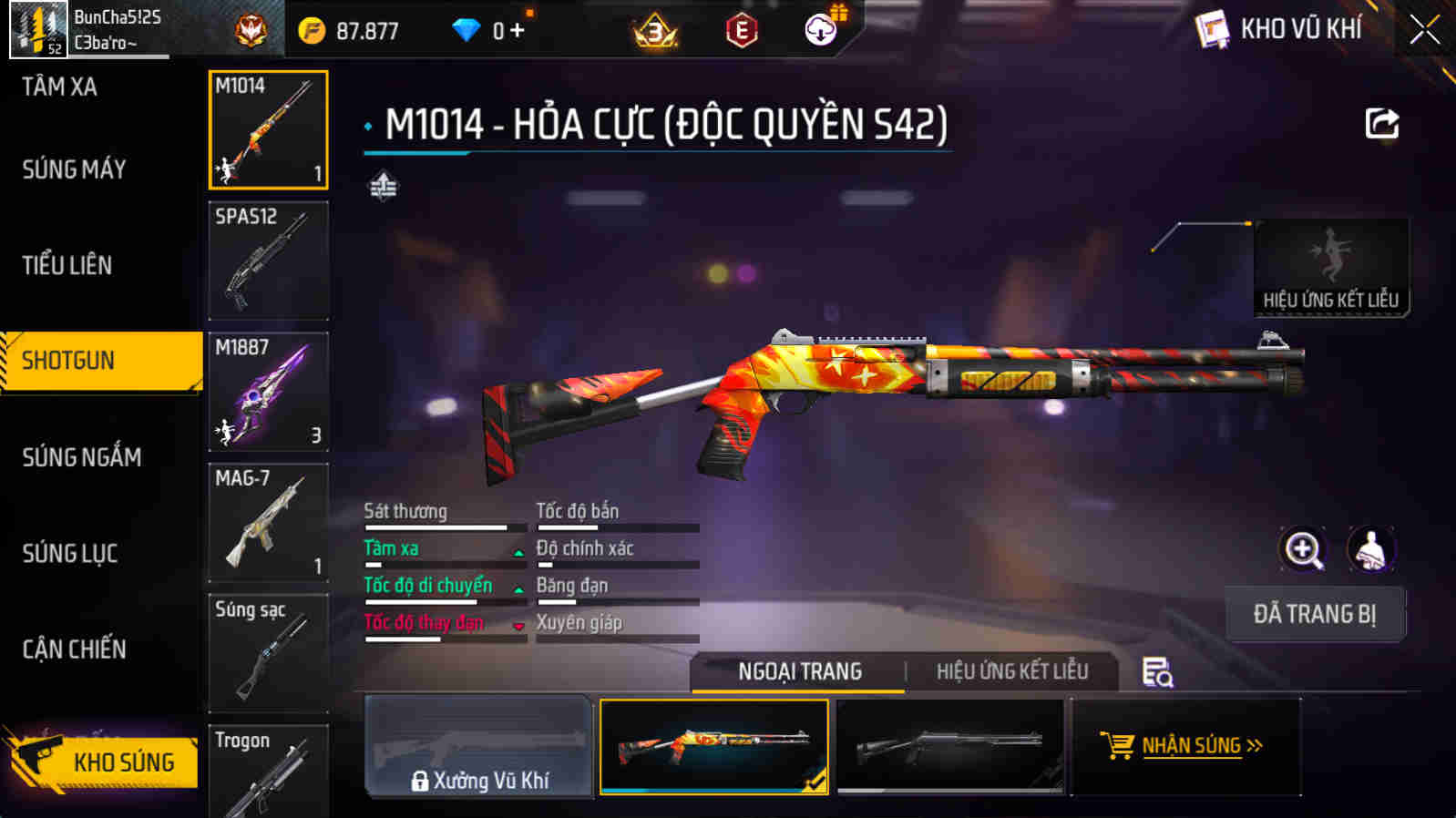Screen dimensions: 1456x818
Task: Add diamonds with the plus button
Action: pos(518,31)
